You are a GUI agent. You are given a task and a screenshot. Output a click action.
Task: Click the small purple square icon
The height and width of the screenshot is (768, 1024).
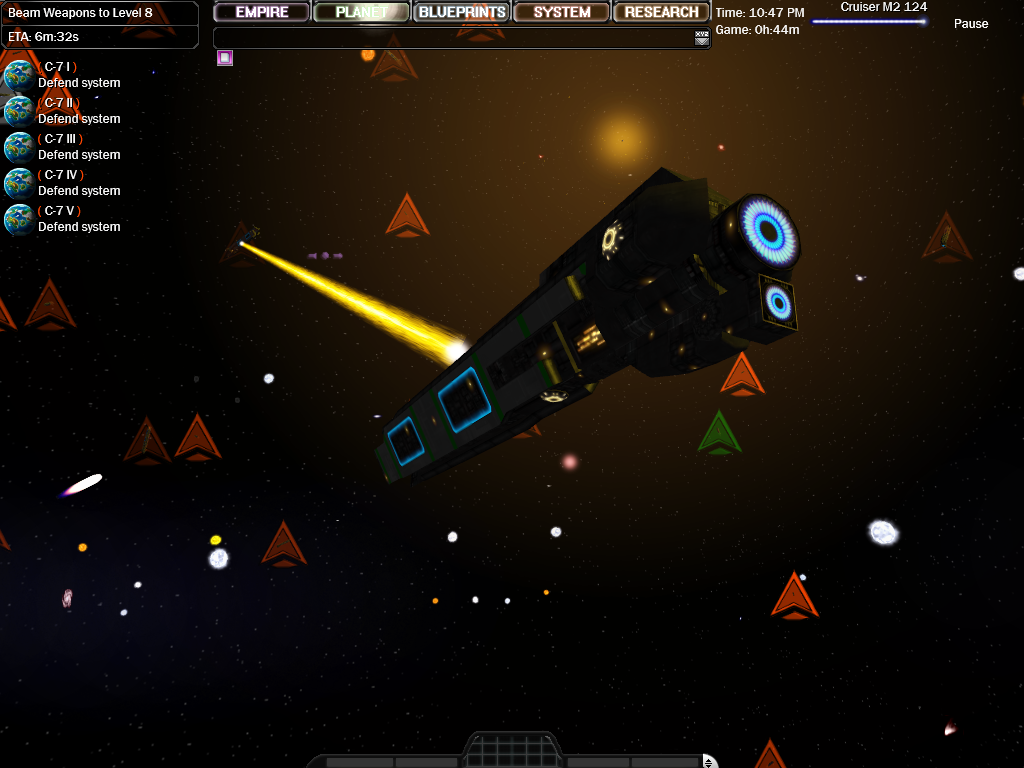[225, 58]
